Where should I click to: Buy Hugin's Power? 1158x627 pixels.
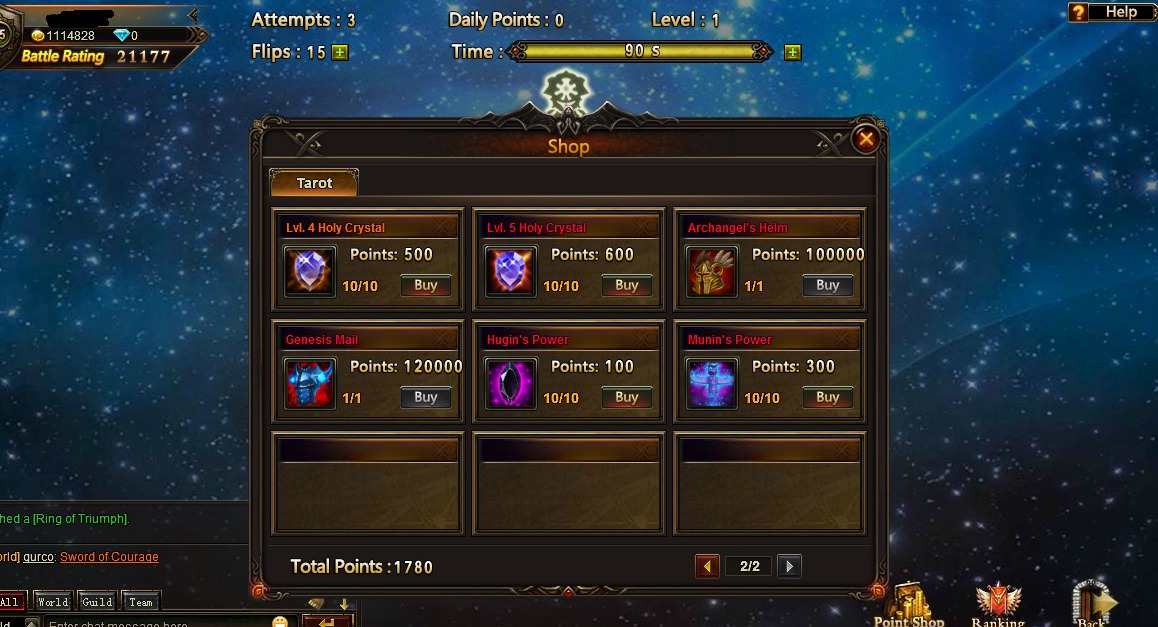pos(627,397)
